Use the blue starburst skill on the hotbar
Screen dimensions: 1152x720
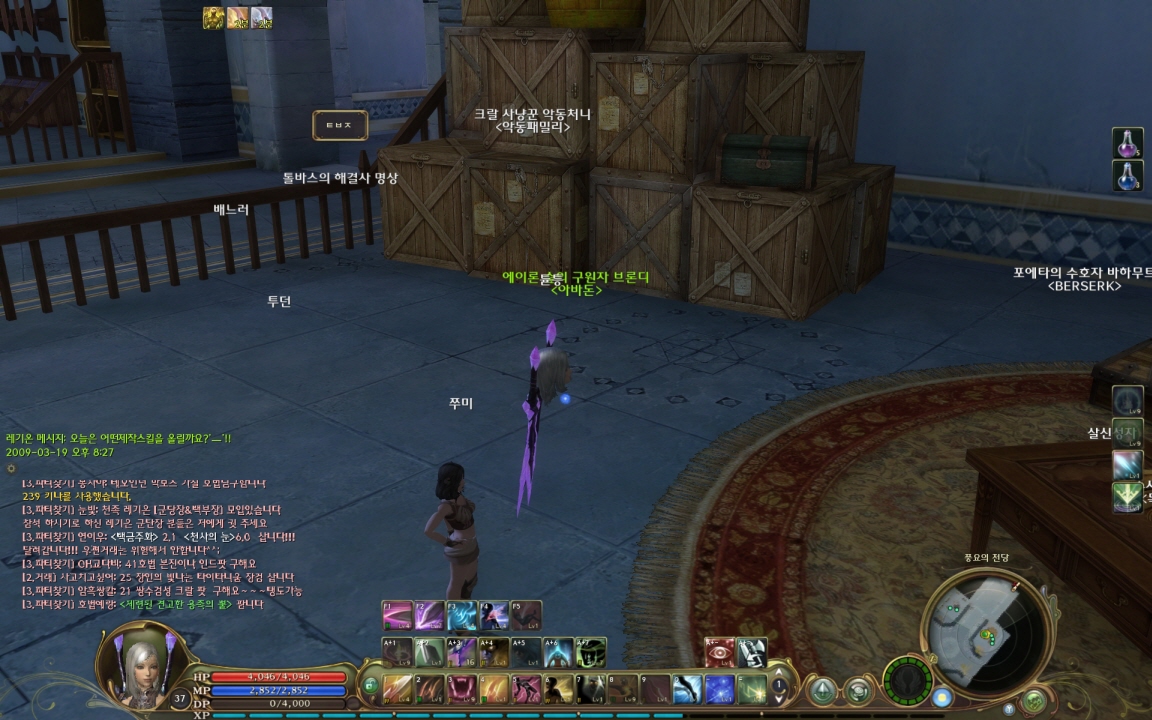[x=719, y=689]
